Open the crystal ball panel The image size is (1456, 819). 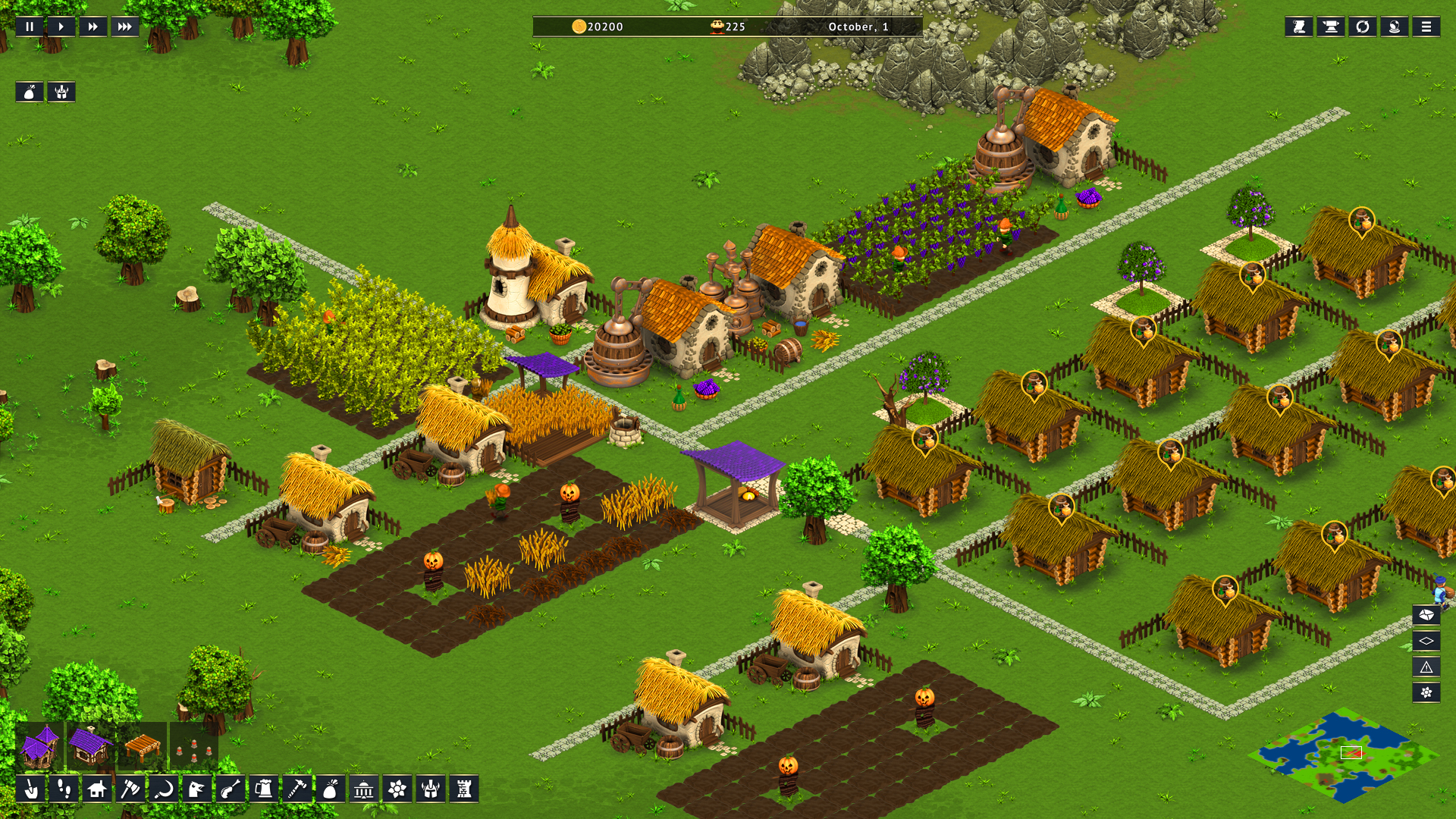1394,27
